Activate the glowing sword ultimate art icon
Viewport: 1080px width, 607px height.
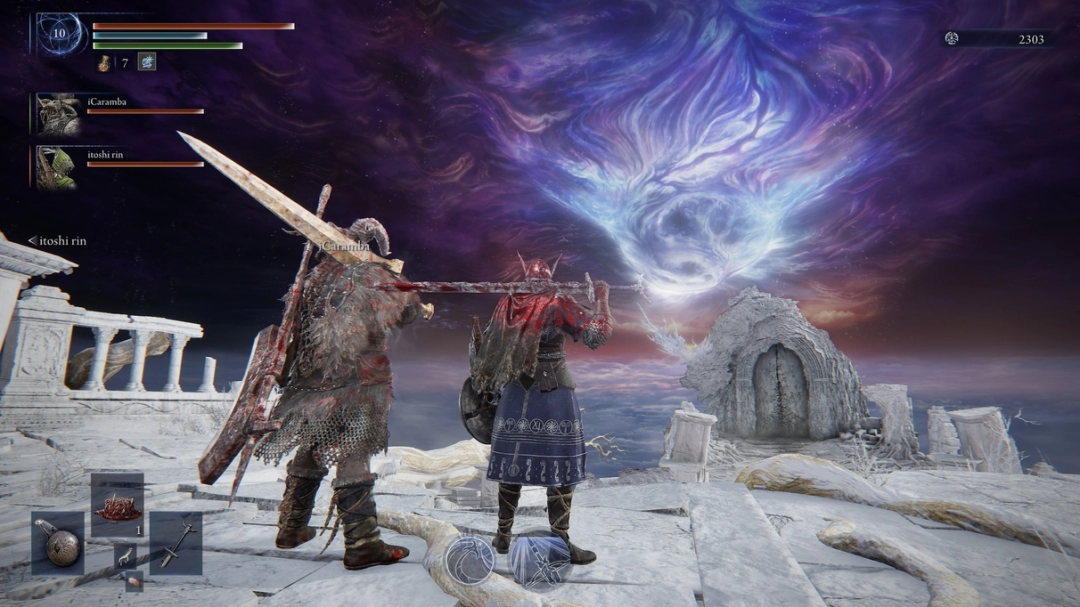540,559
